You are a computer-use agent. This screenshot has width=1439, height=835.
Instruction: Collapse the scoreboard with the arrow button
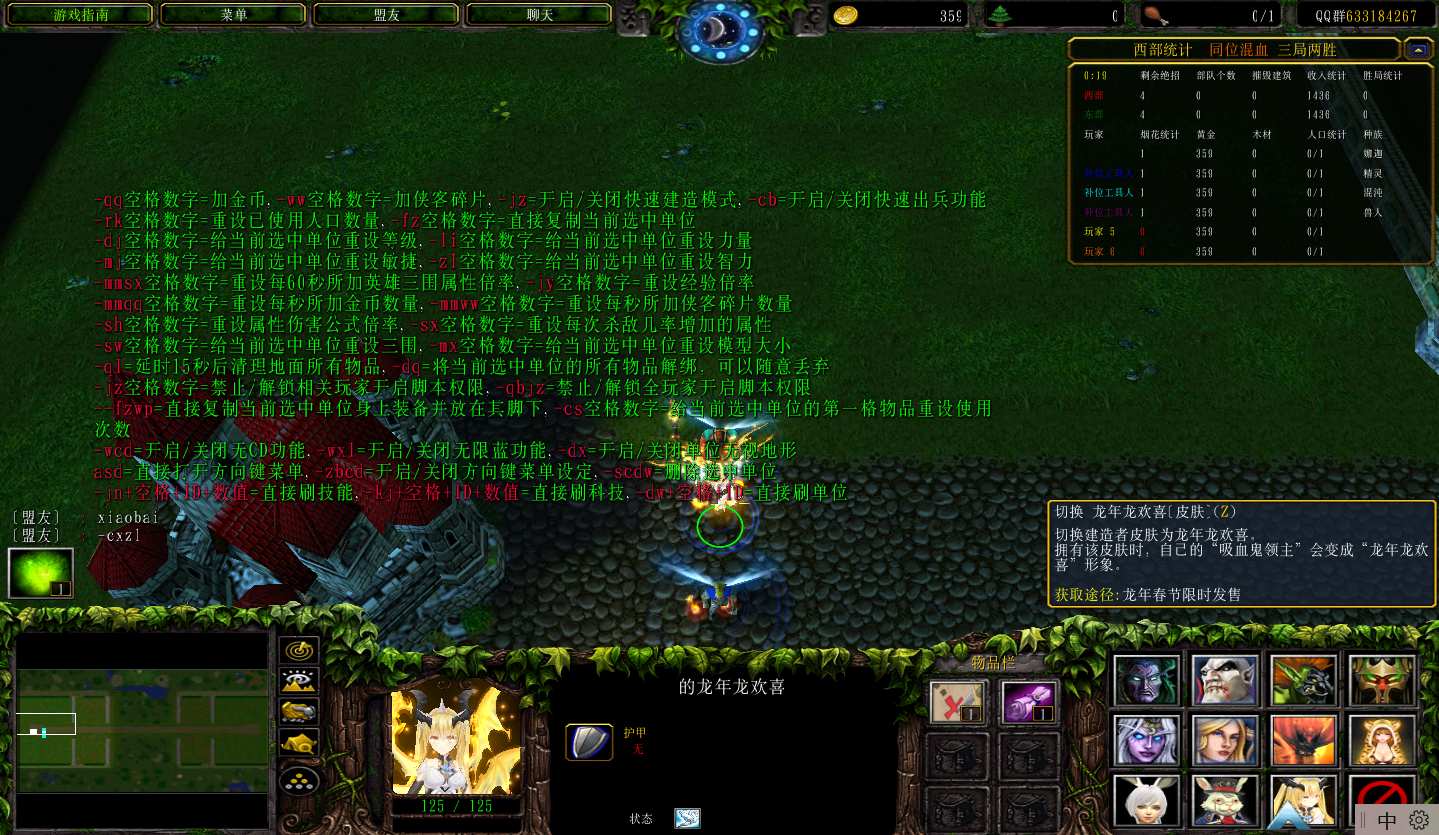1416,48
